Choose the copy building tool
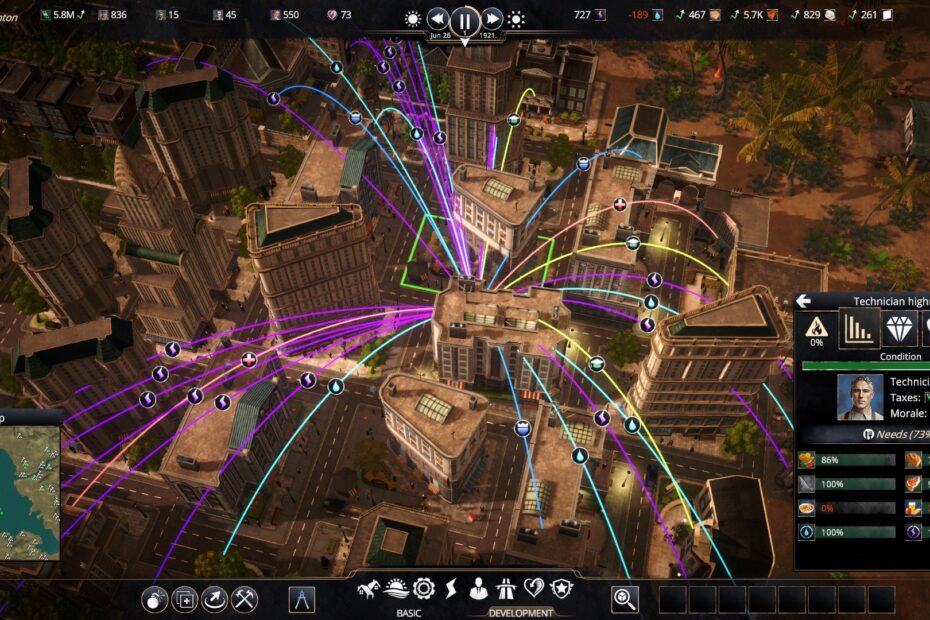The image size is (930, 620). 185,599
